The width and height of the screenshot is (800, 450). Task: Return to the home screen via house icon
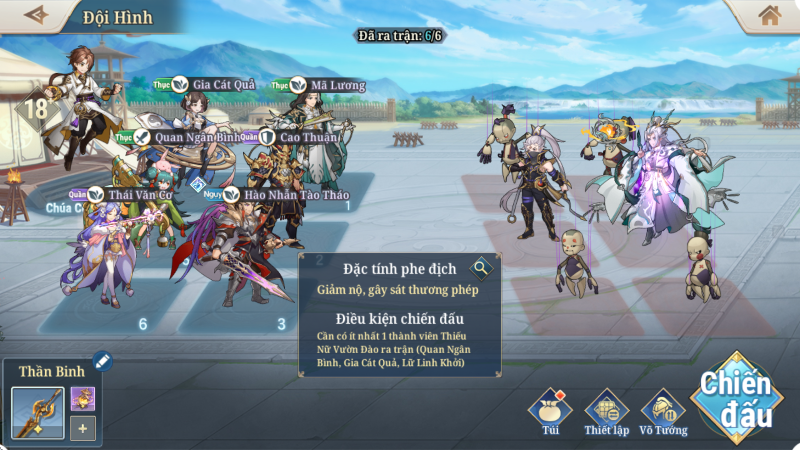tap(768, 15)
